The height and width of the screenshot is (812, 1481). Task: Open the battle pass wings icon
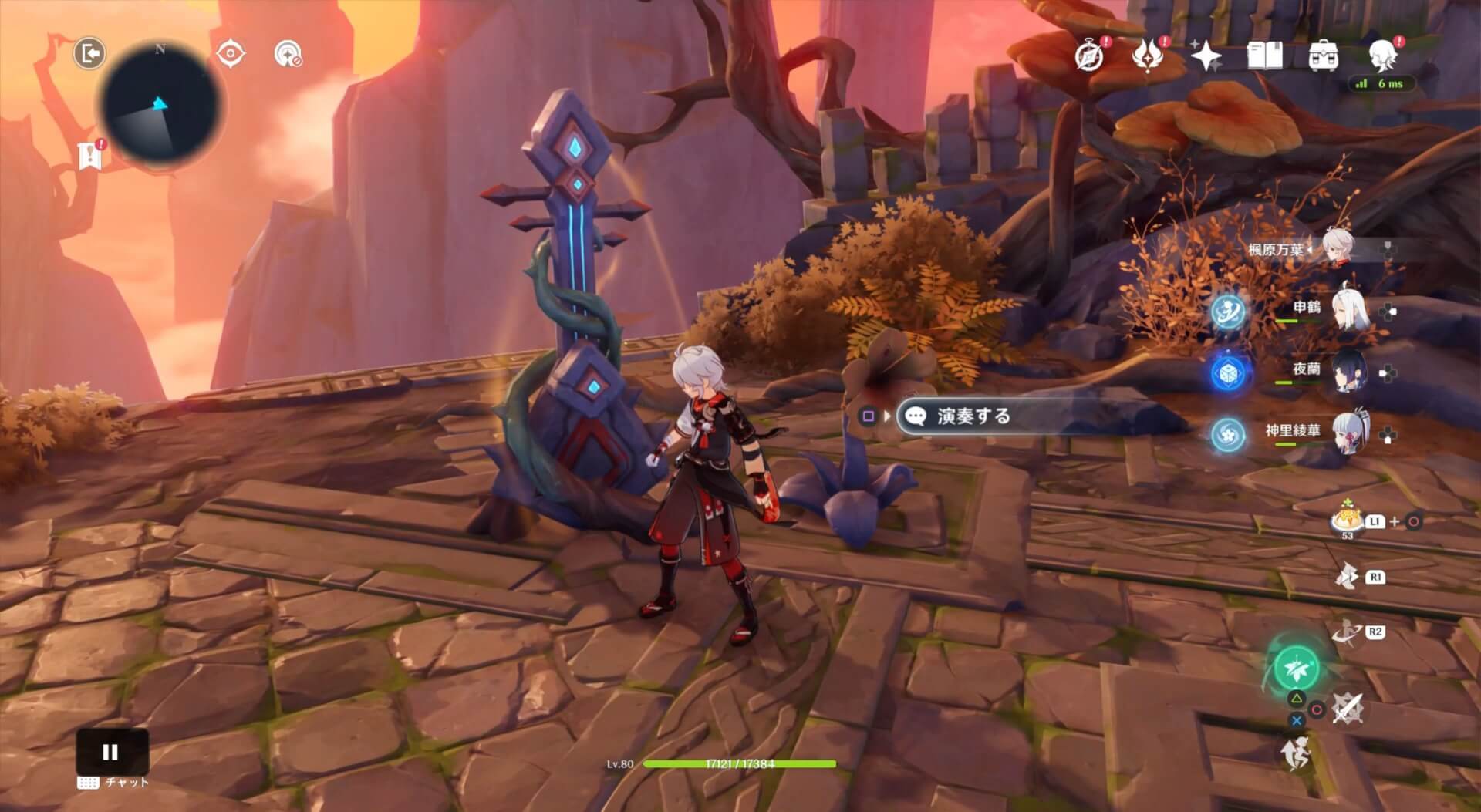coord(1149,56)
